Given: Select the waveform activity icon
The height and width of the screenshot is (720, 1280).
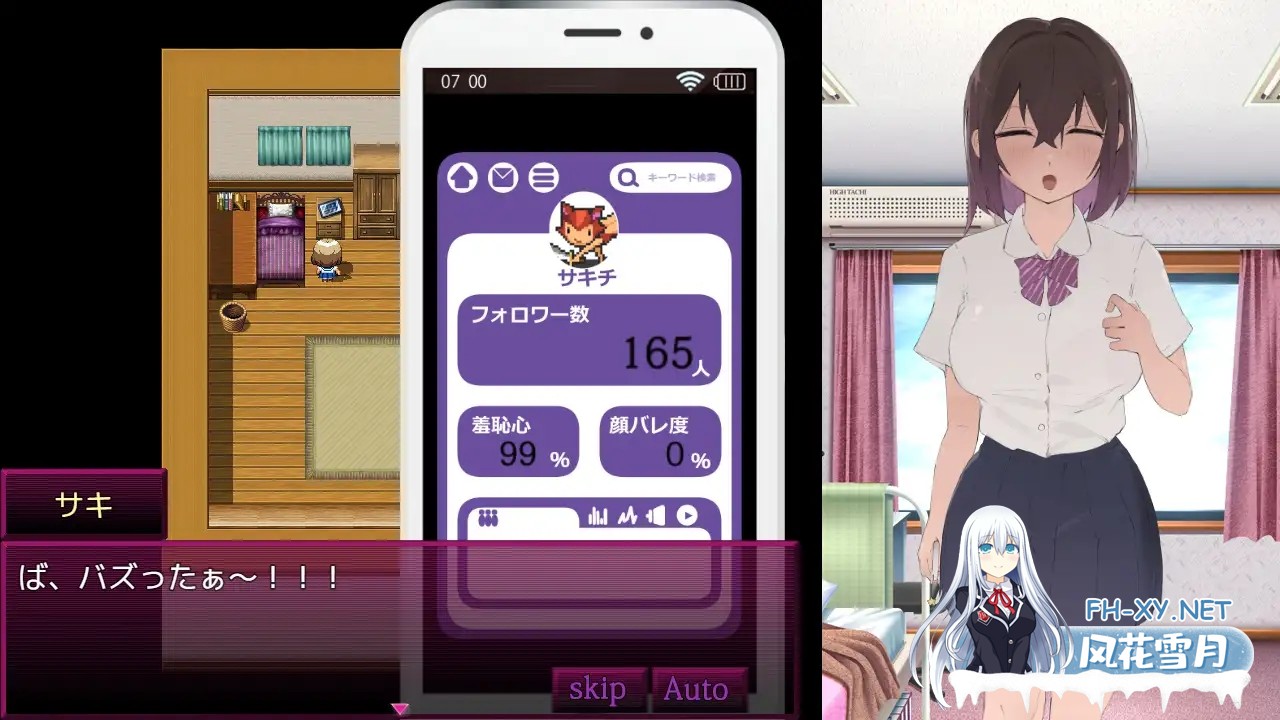Looking at the screenshot, I should (628, 517).
